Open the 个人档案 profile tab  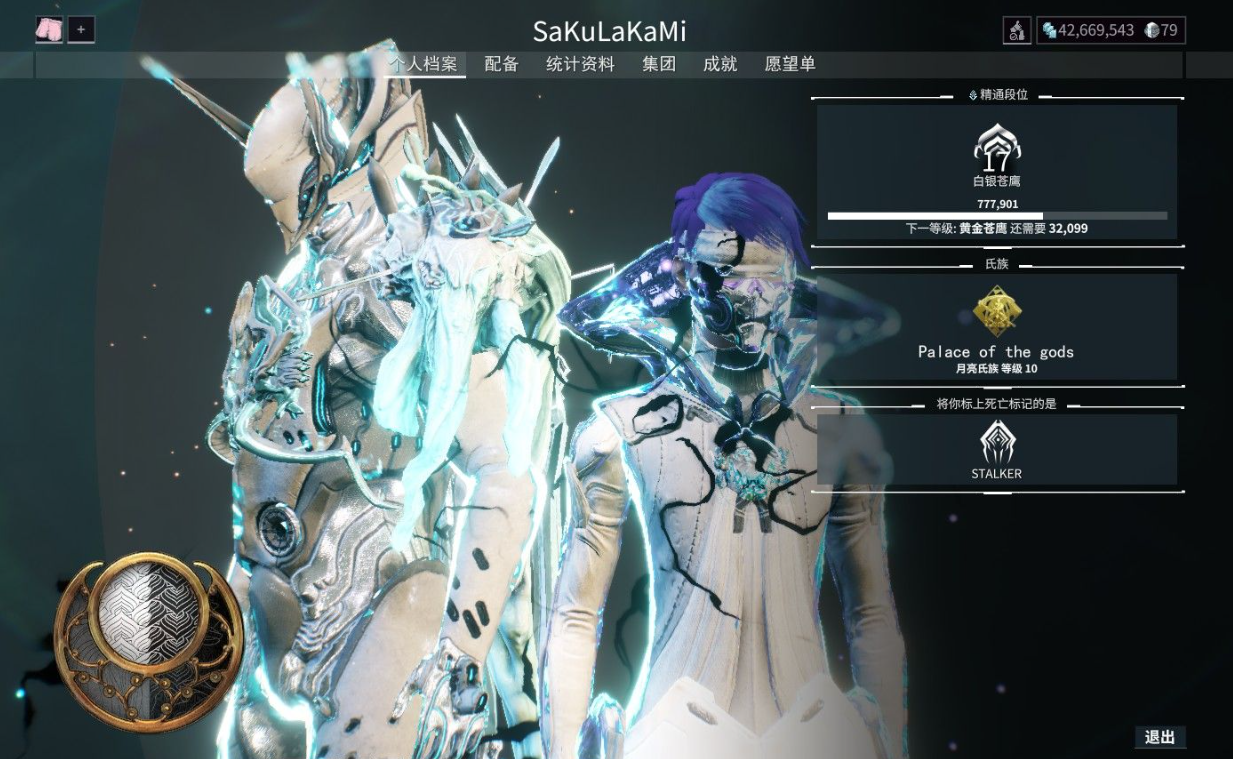[x=424, y=64]
